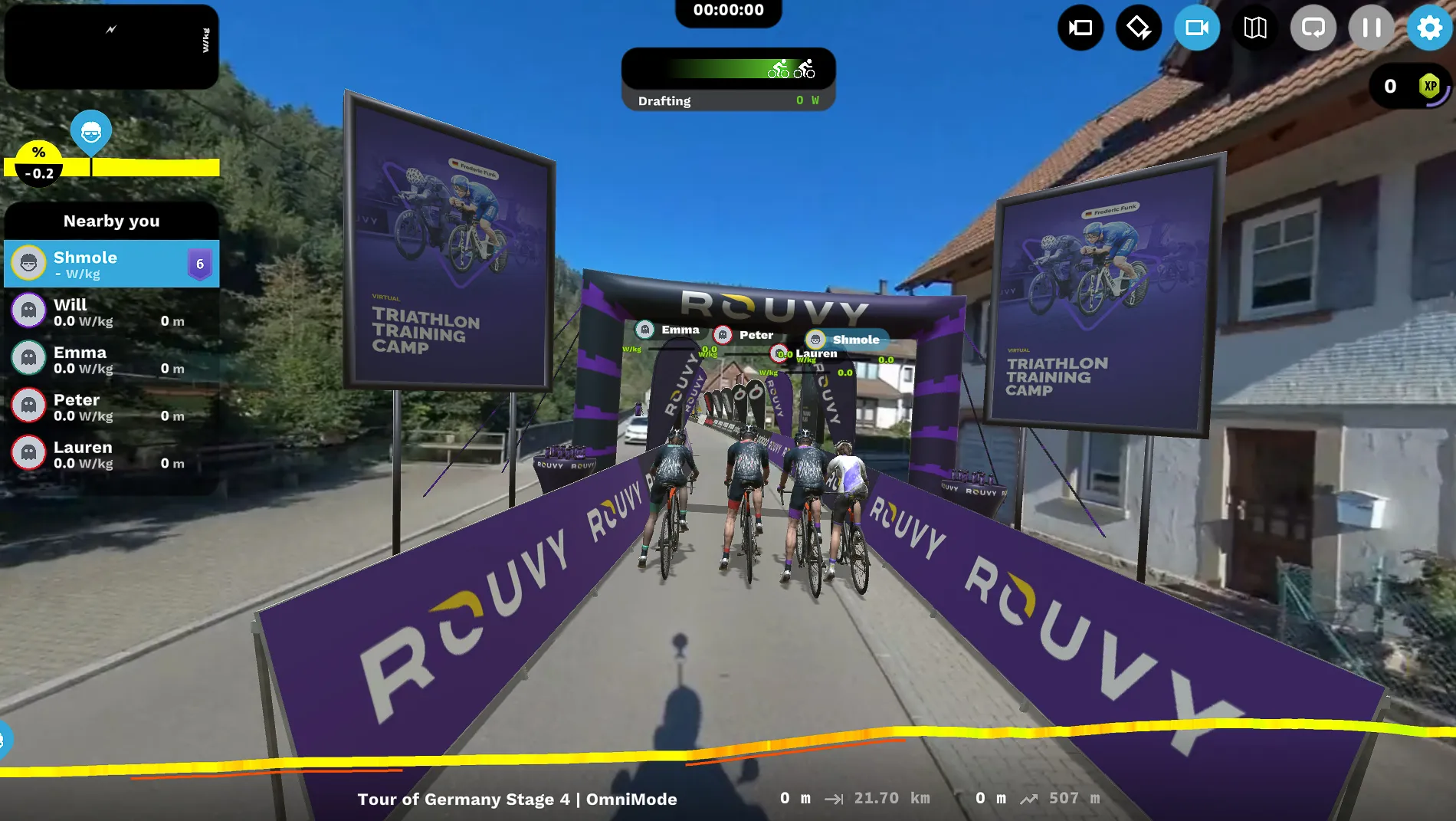Click the XP badge counter
Viewport: 1456px width, 821px height.
click(x=1428, y=87)
